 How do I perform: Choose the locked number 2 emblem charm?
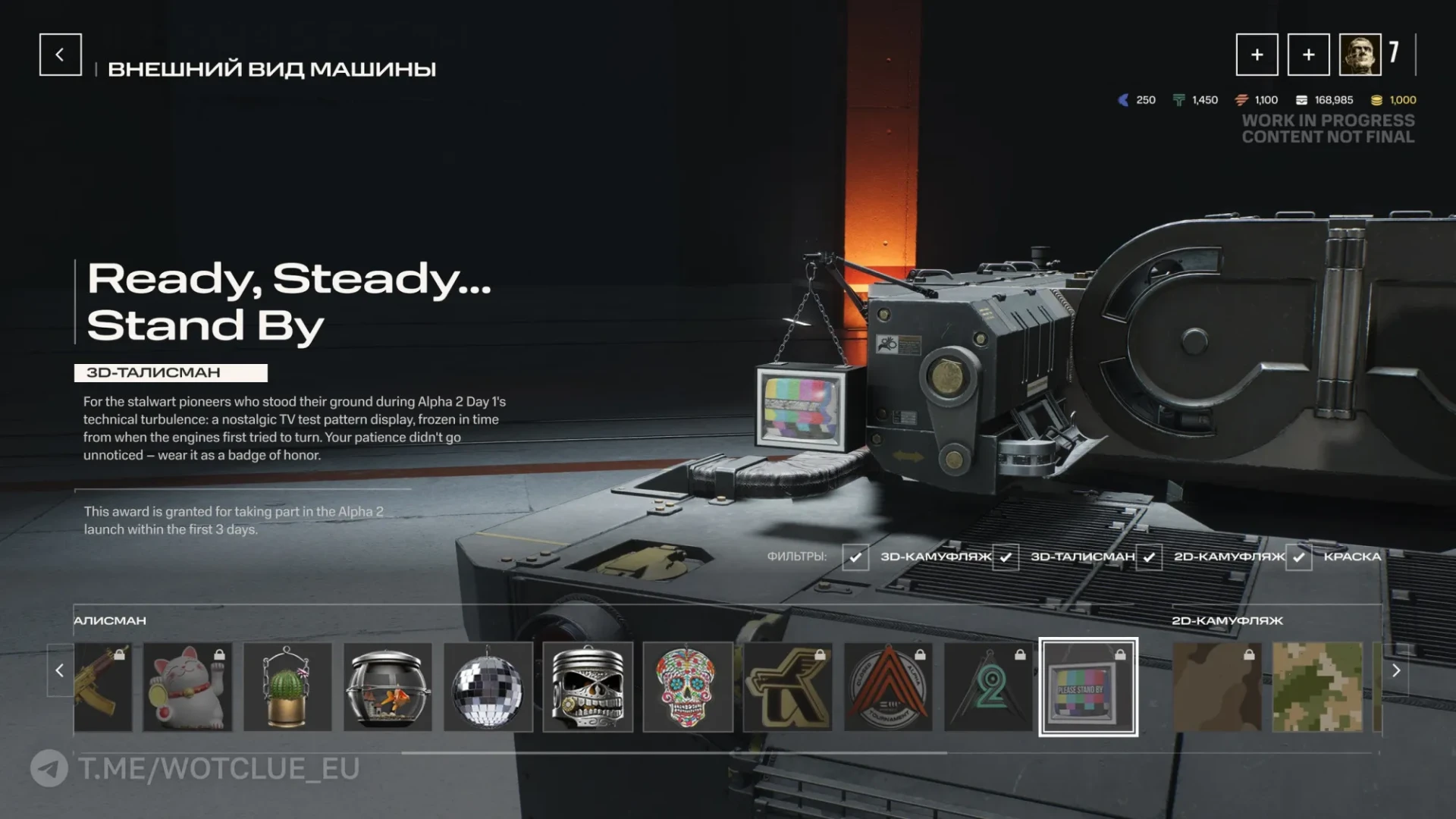point(988,687)
